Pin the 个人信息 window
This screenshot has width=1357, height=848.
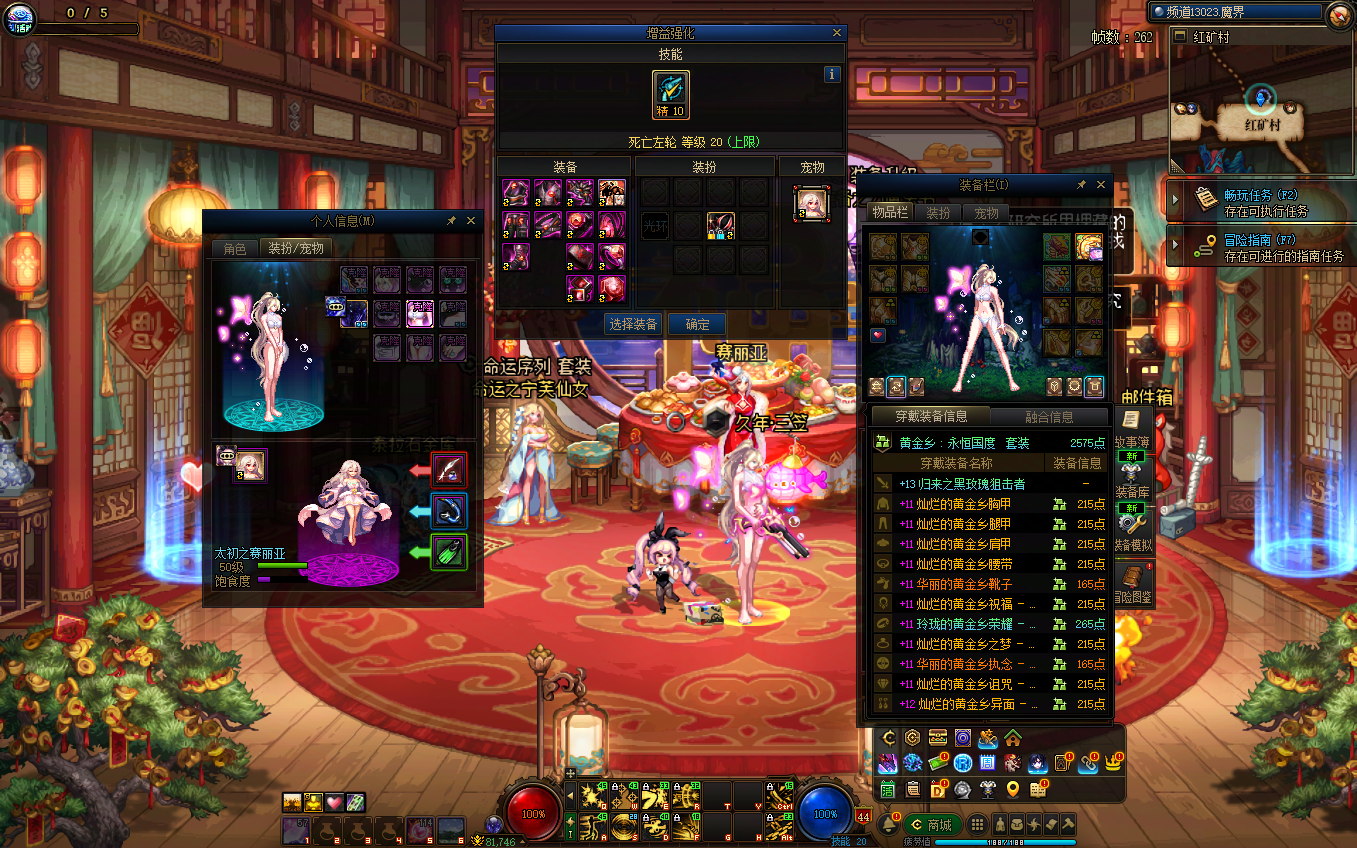pos(451,220)
